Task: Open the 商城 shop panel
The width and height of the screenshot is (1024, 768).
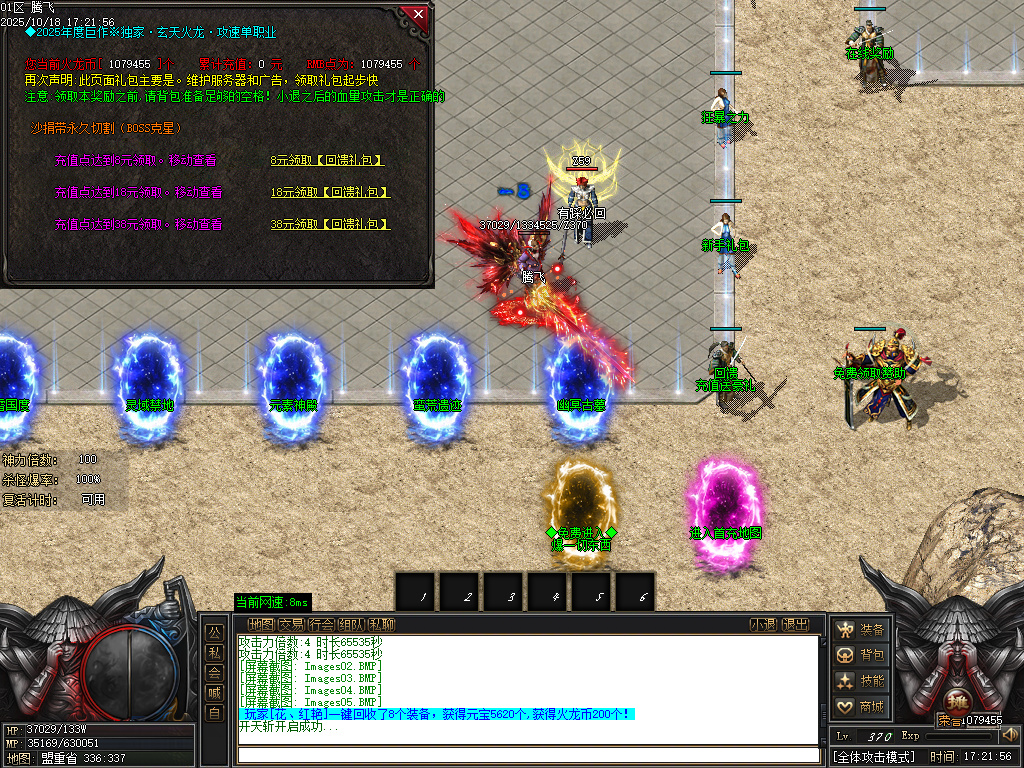Action: click(x=861, y=707)
